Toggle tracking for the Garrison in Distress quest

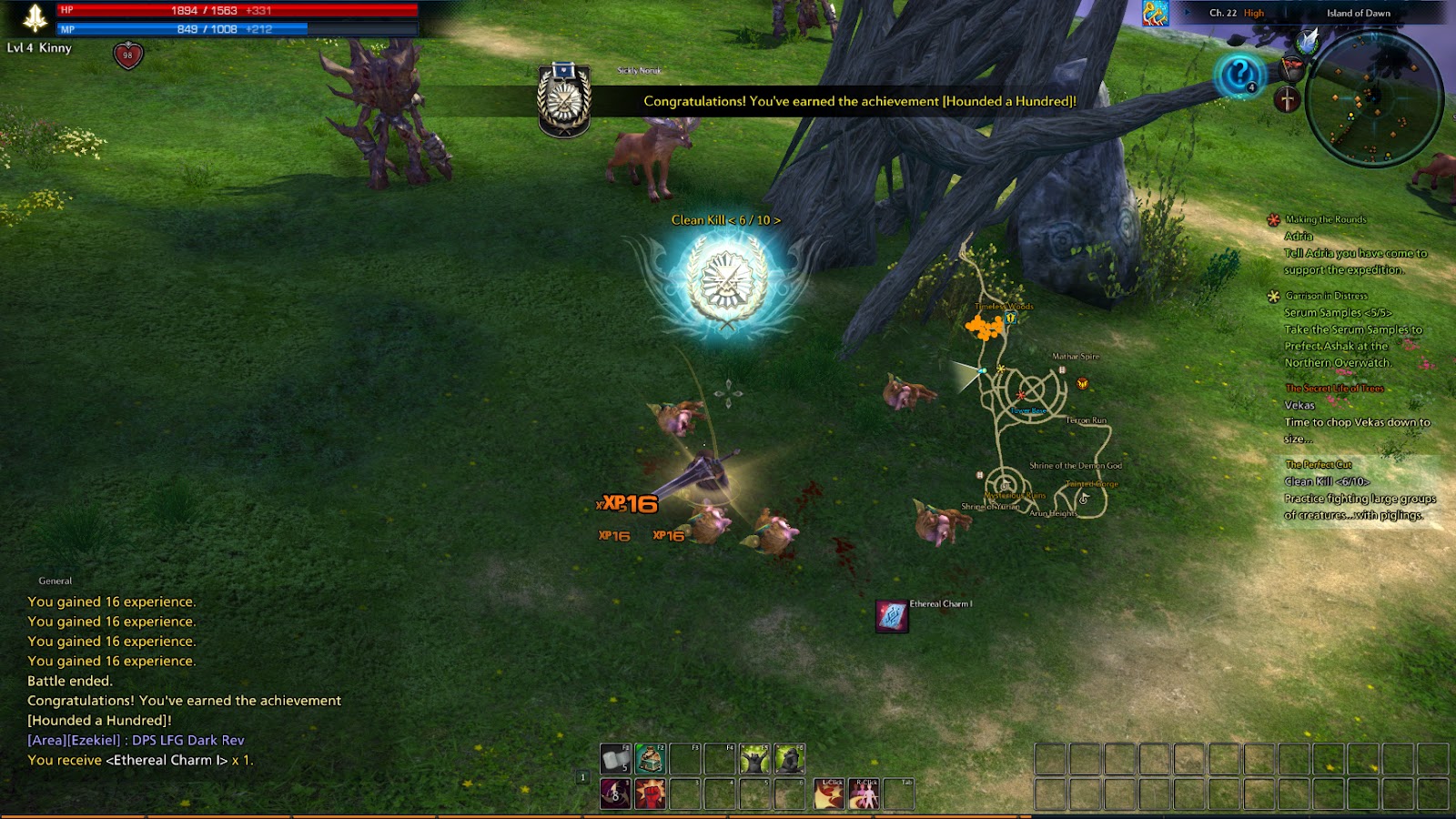[x=1271, y=296]
